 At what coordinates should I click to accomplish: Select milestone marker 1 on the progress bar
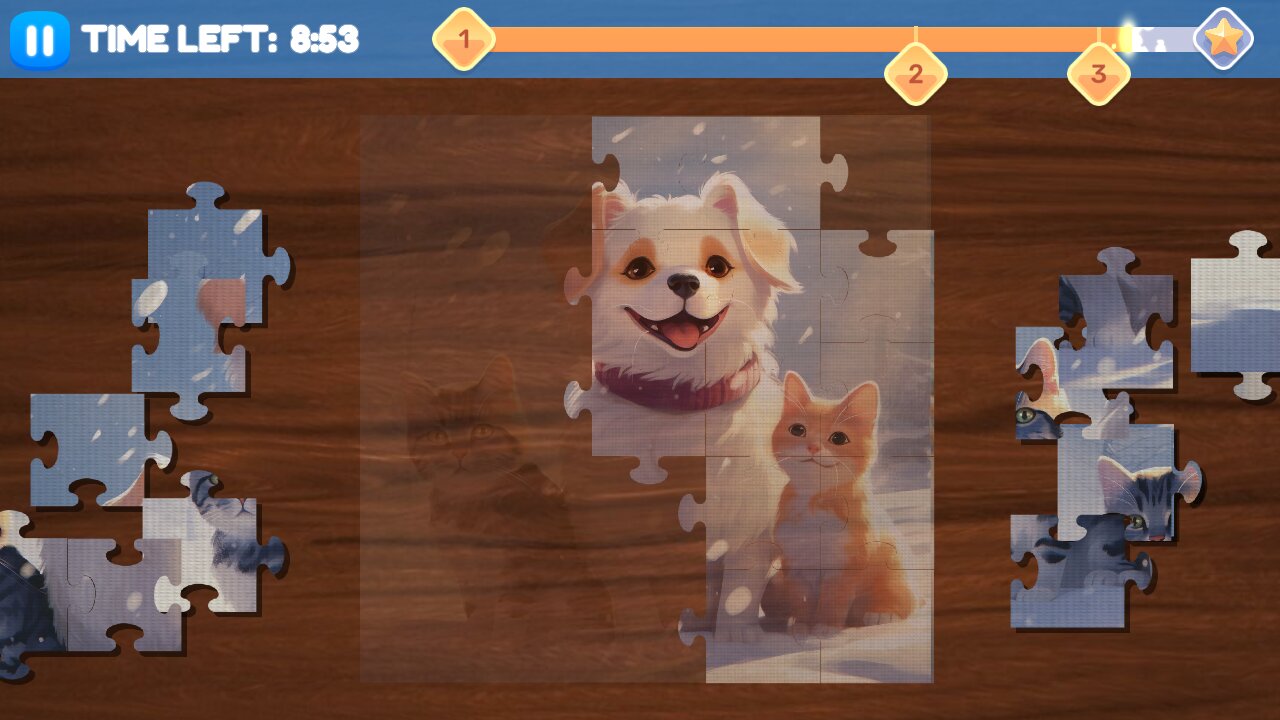pos(464,38)
